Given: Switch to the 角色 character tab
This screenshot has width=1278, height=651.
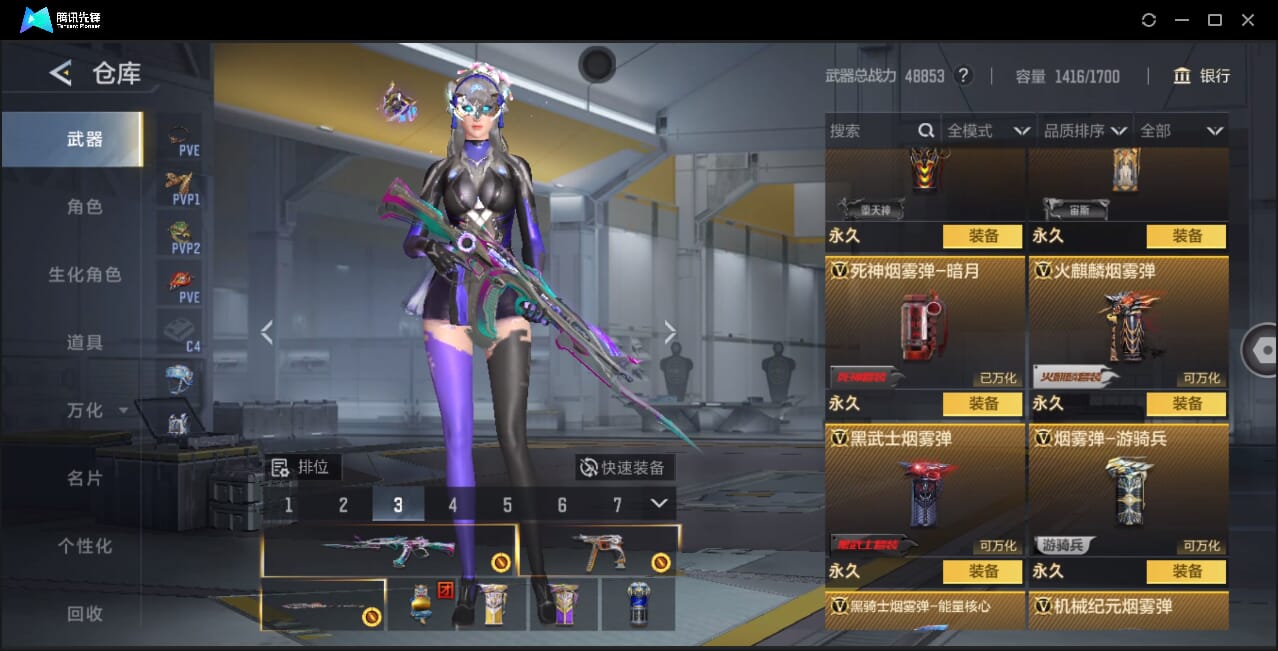Looking at the screenshot, I should pyautogui.click(x=84, y=207).
